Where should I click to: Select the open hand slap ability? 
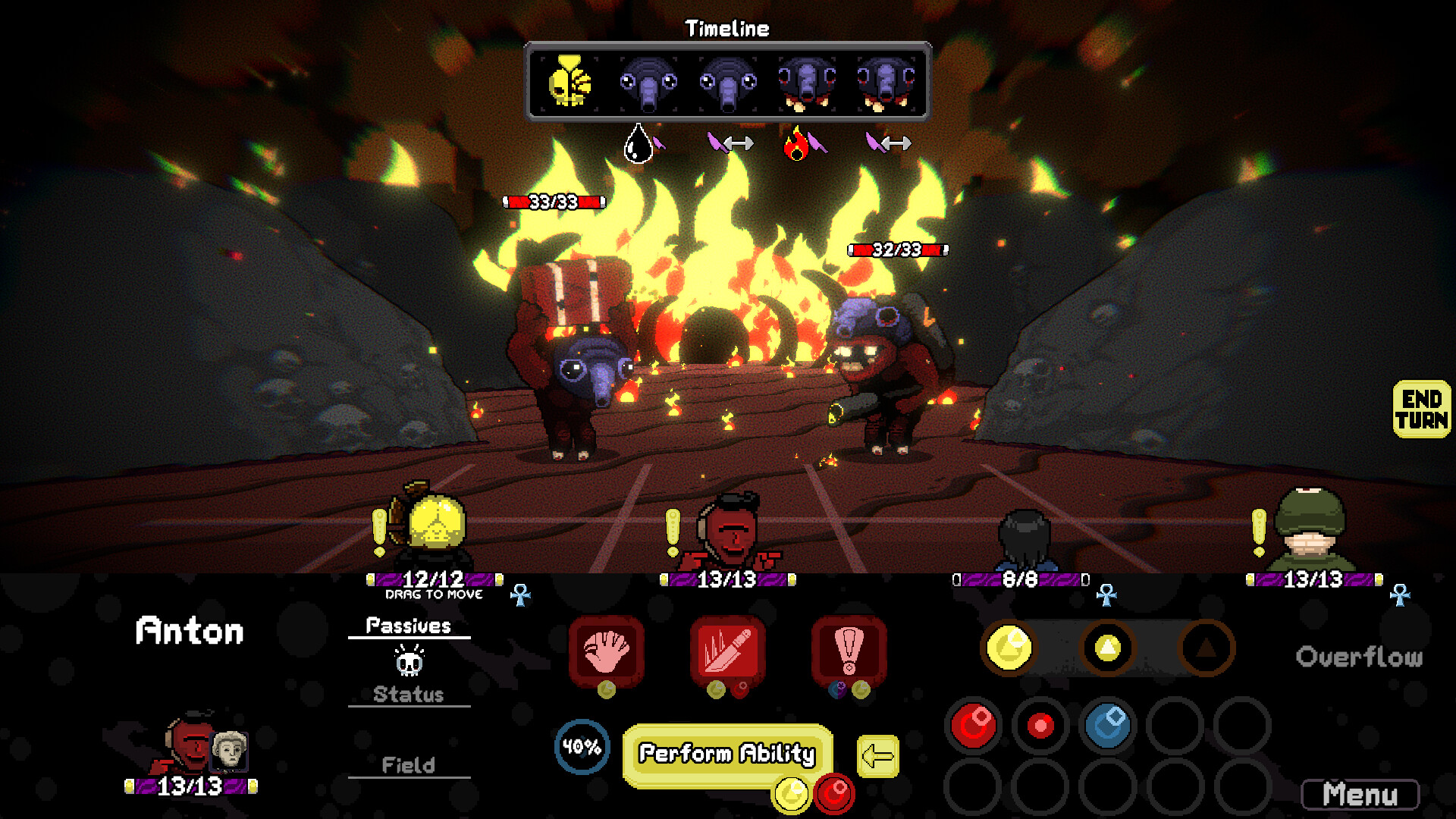(606, 651)
